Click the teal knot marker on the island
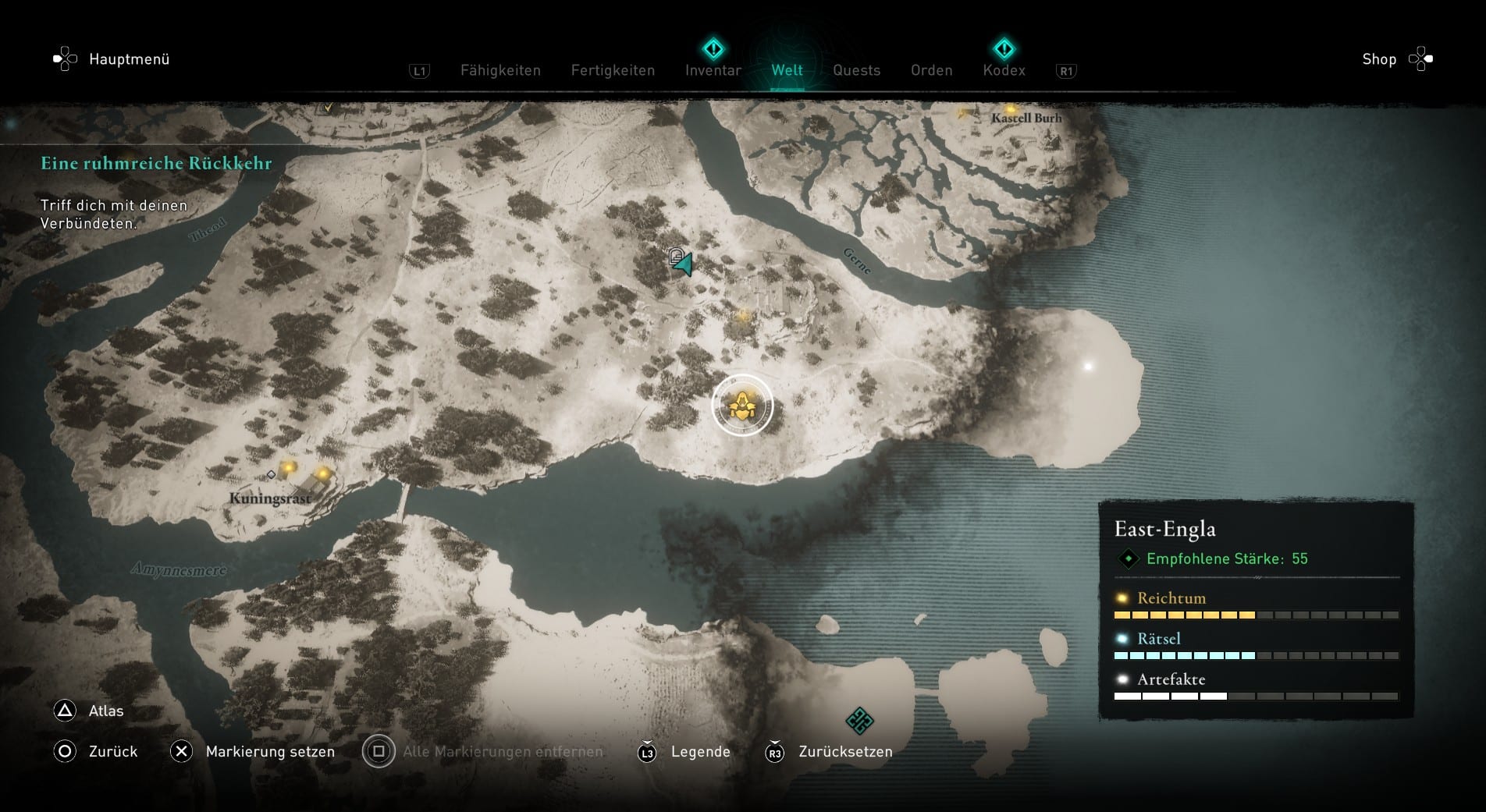Viewport: 1486px width, 812px height. (x=859, y=720)
